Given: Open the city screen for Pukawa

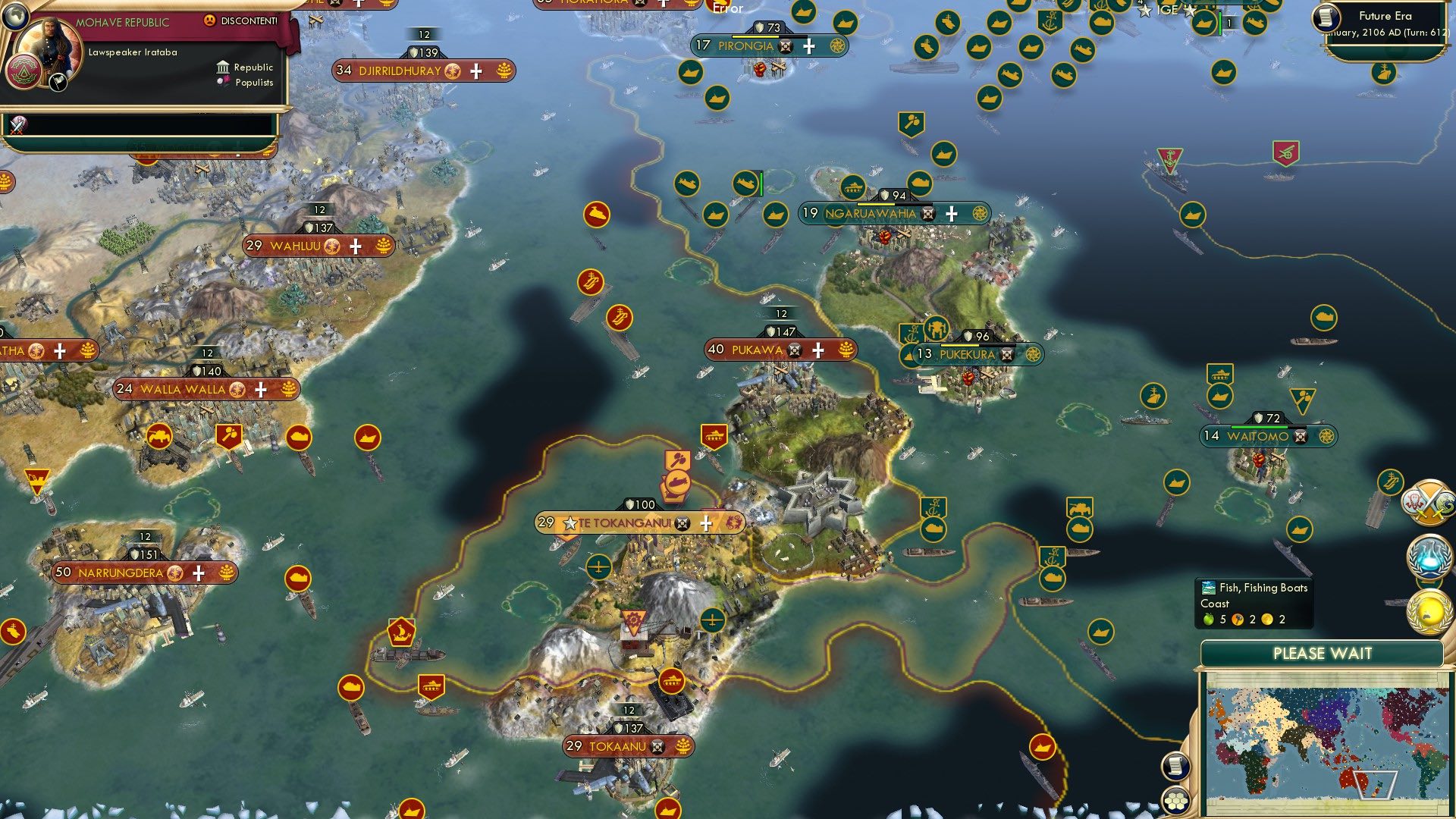Looking at the screenshot, I should coord(758,350).
